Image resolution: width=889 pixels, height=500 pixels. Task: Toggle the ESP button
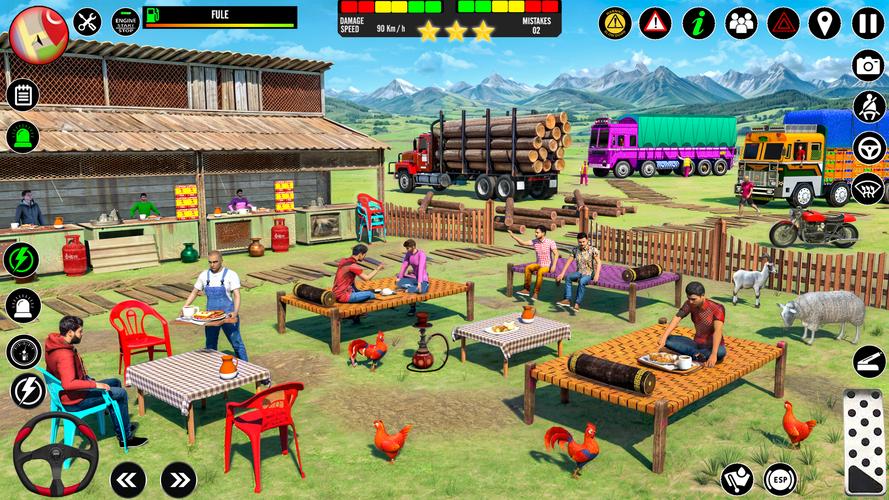coord(780,479)
